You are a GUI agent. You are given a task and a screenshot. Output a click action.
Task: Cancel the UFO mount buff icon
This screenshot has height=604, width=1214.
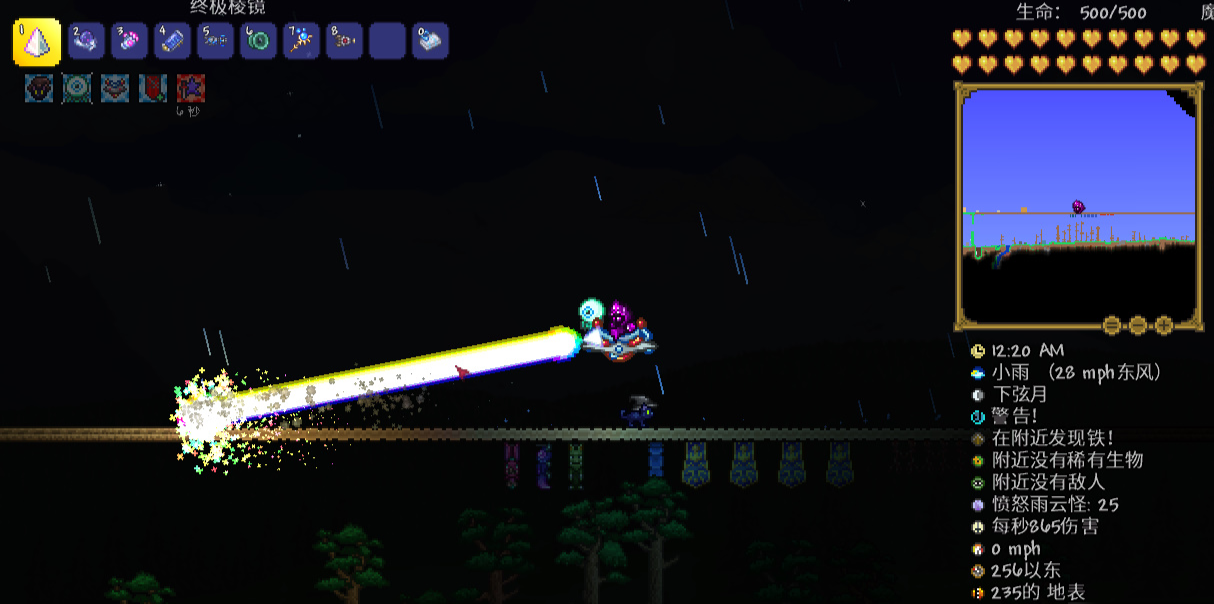pos(115,88)
